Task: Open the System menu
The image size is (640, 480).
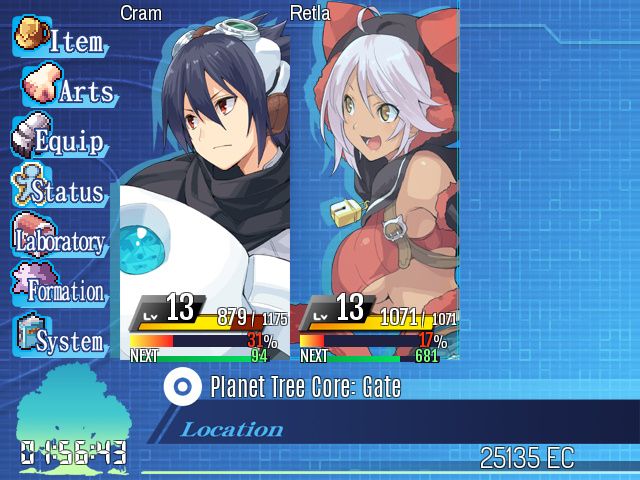Action: (x=60, y=340)
